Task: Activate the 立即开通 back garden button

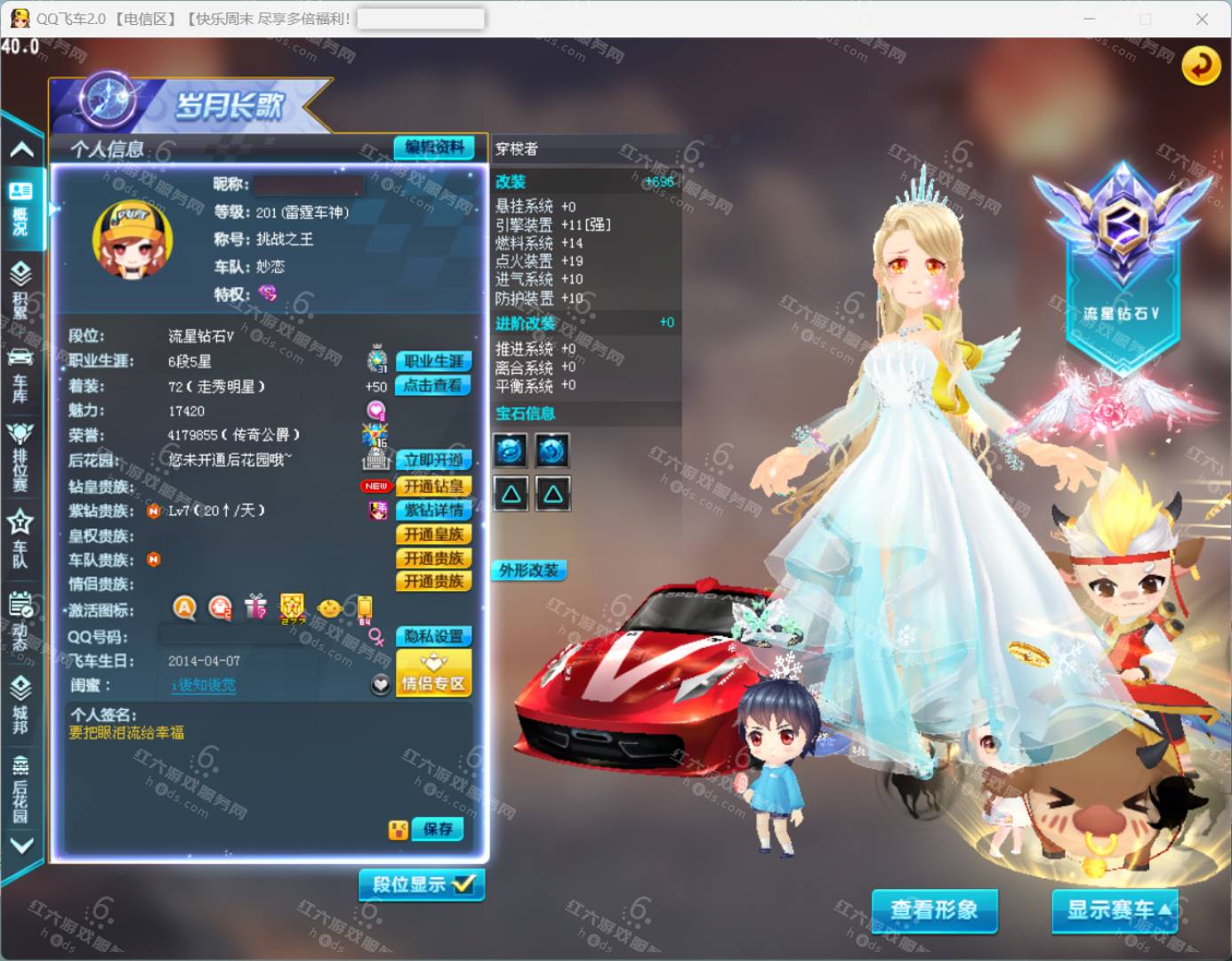Action: click(433, 460)
